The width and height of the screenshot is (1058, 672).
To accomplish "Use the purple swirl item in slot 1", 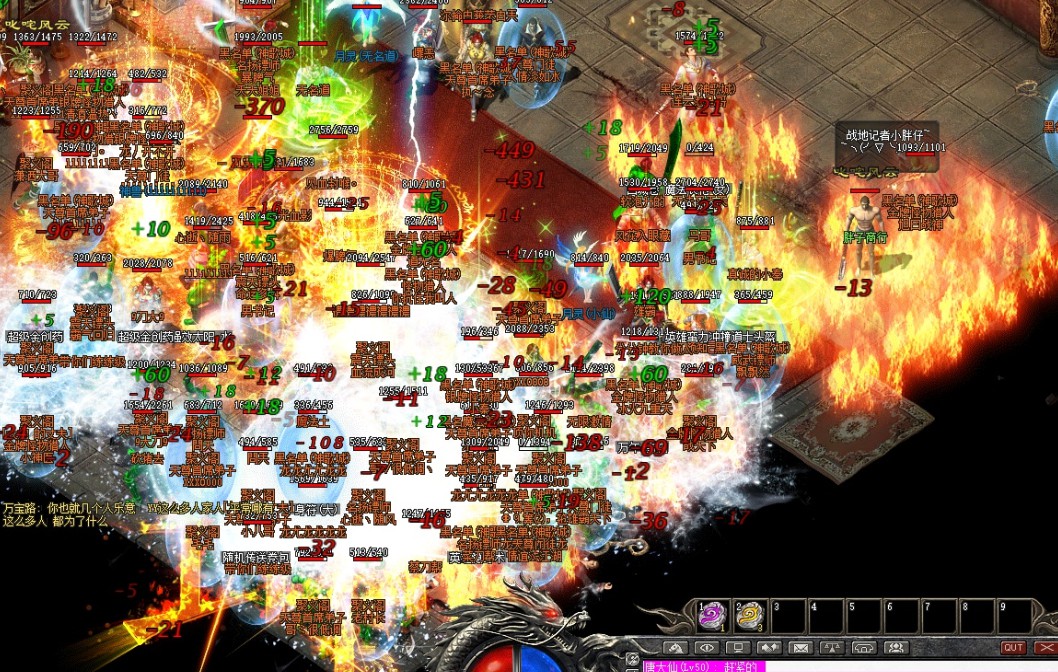I will click(711, 615).
